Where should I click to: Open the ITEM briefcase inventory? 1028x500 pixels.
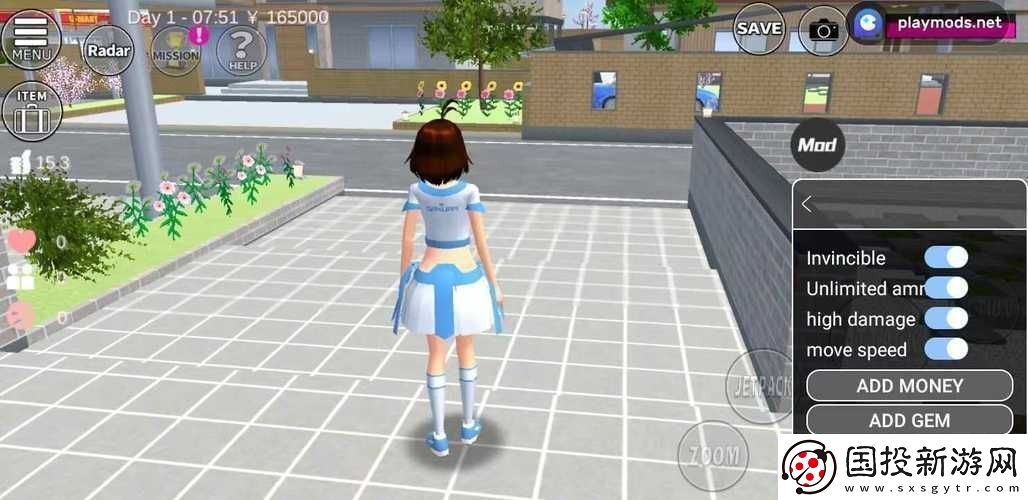(x=32, y=110)
